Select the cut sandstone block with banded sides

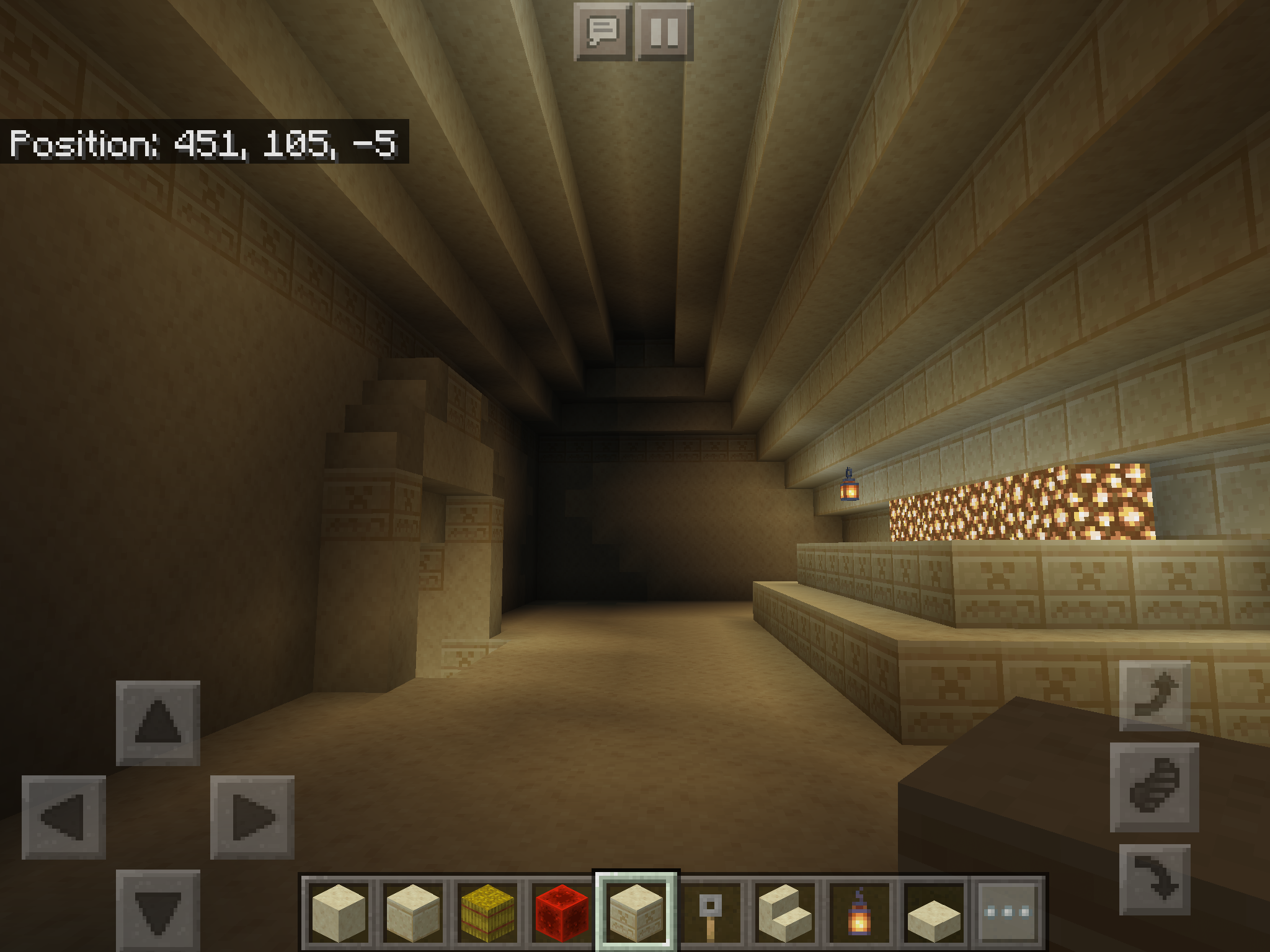[x=413, y=912]
